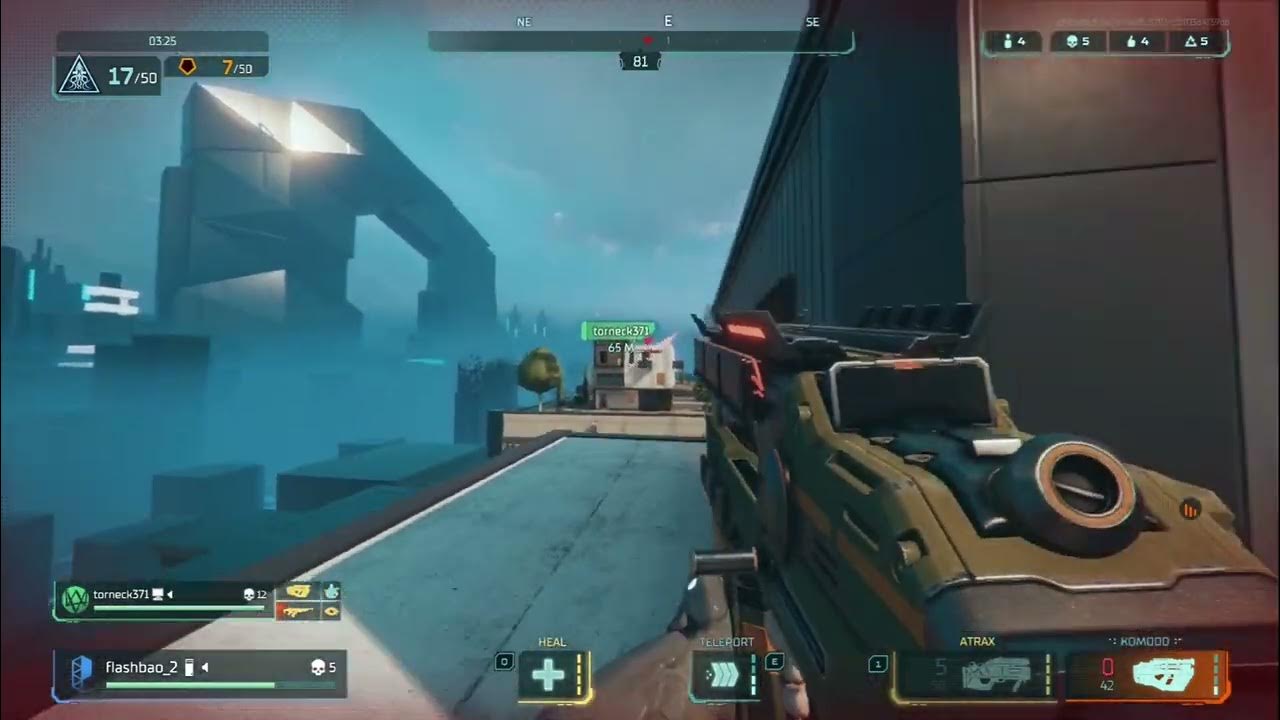This screenshot has width=1280, height=720.
Task: Click the compass heading bar
Action: pyautogui.click(x=640, y=41)
